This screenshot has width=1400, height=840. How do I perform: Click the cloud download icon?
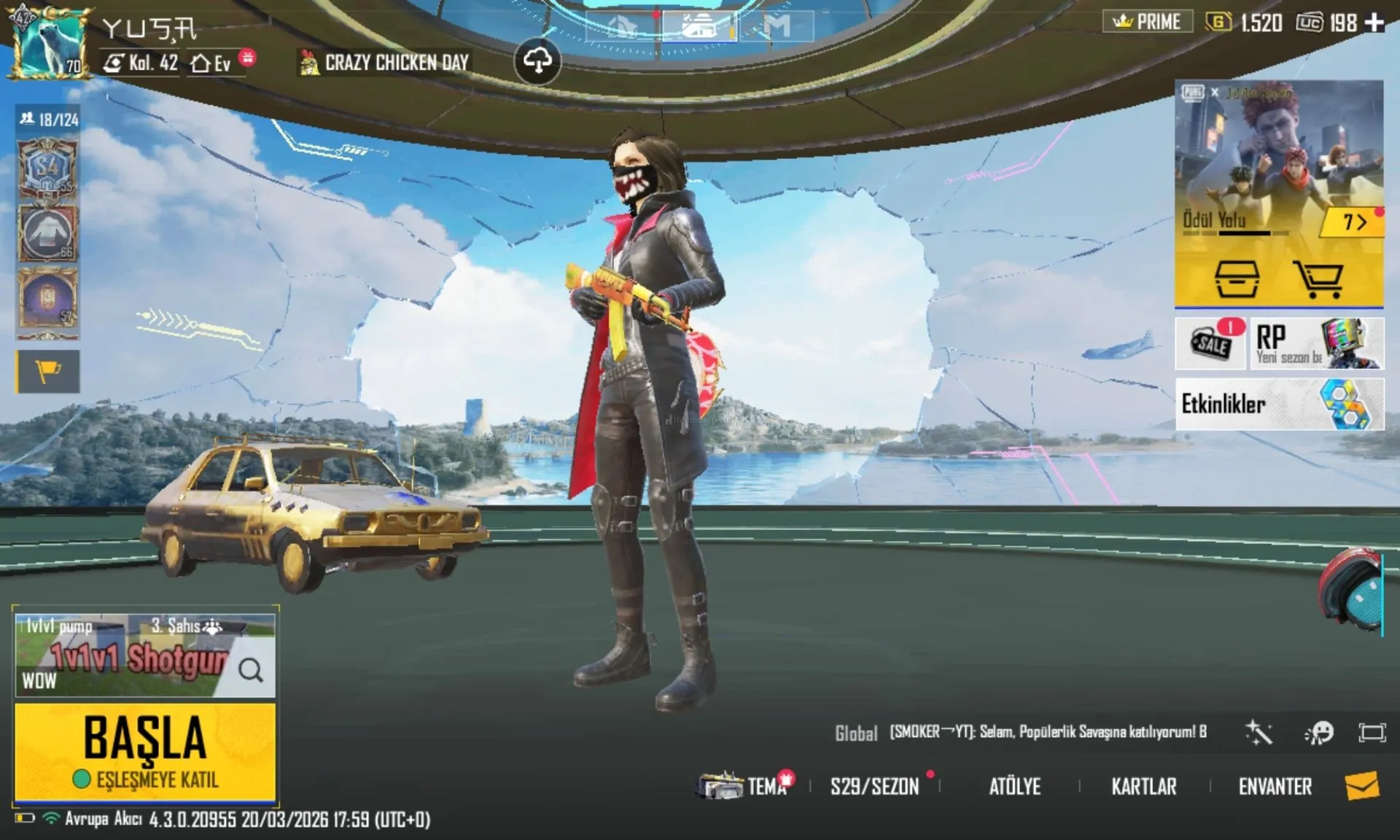click(537, 61)
